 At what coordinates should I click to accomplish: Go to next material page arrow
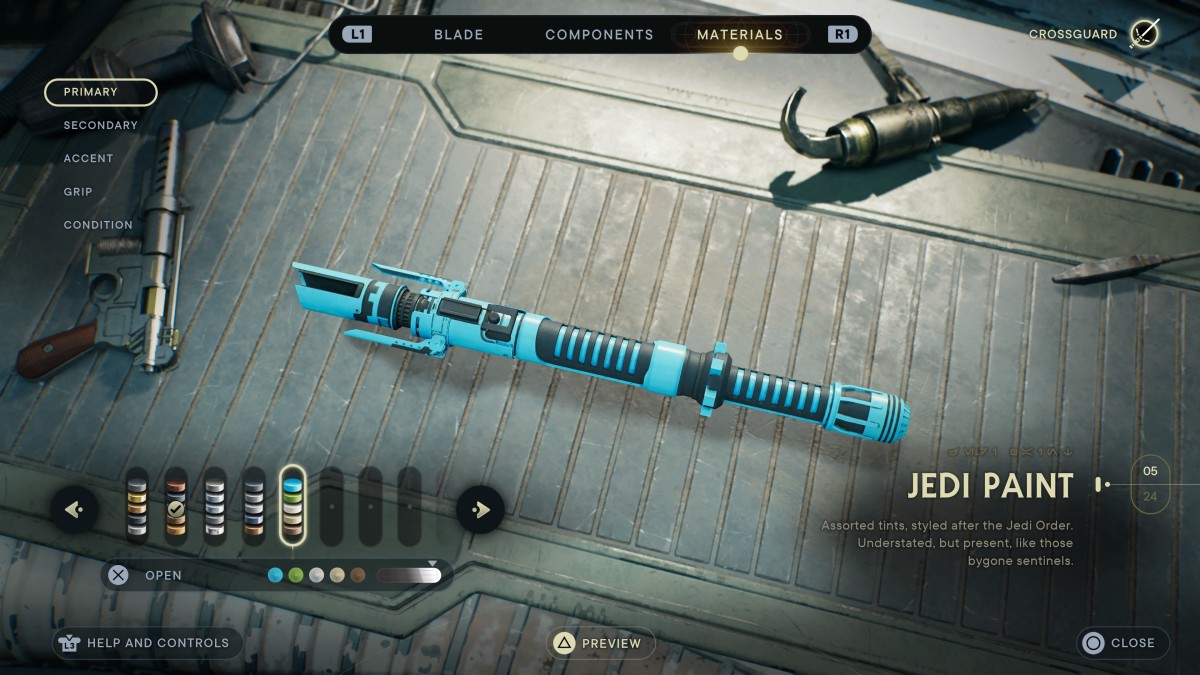(x=480, y=510)
